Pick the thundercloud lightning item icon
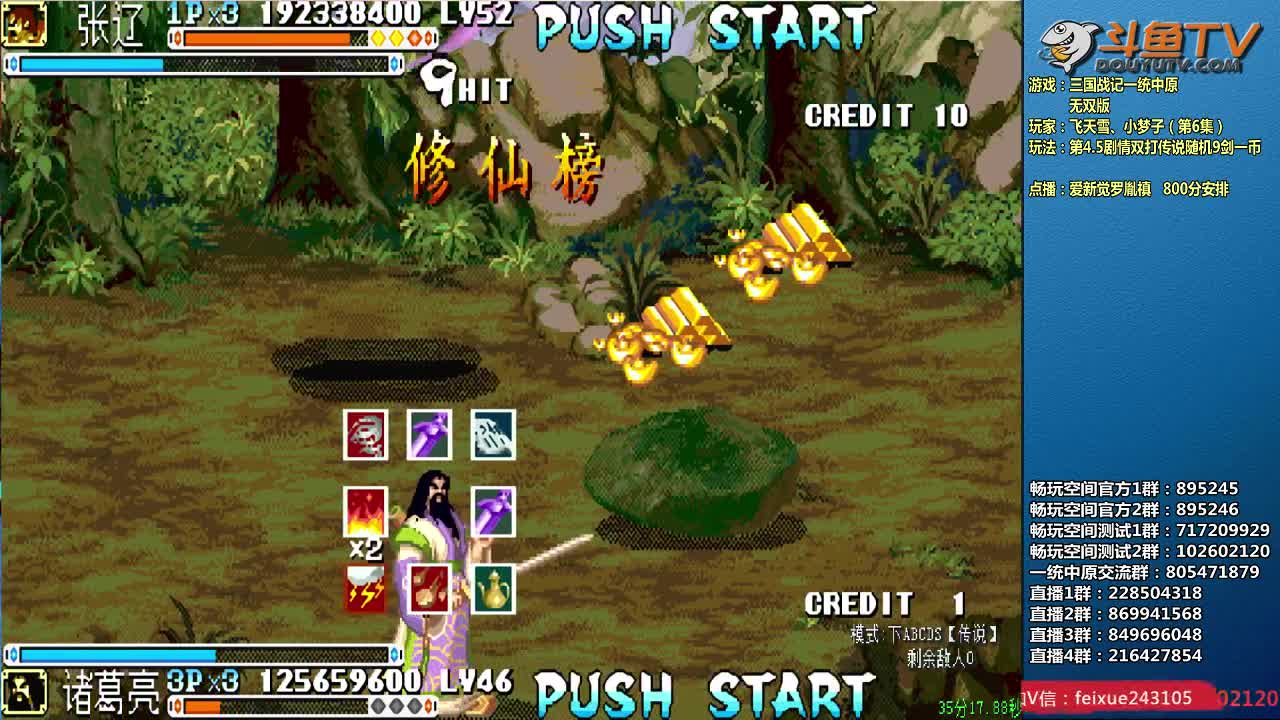The image size is (1280, 720). coord(365,589)
